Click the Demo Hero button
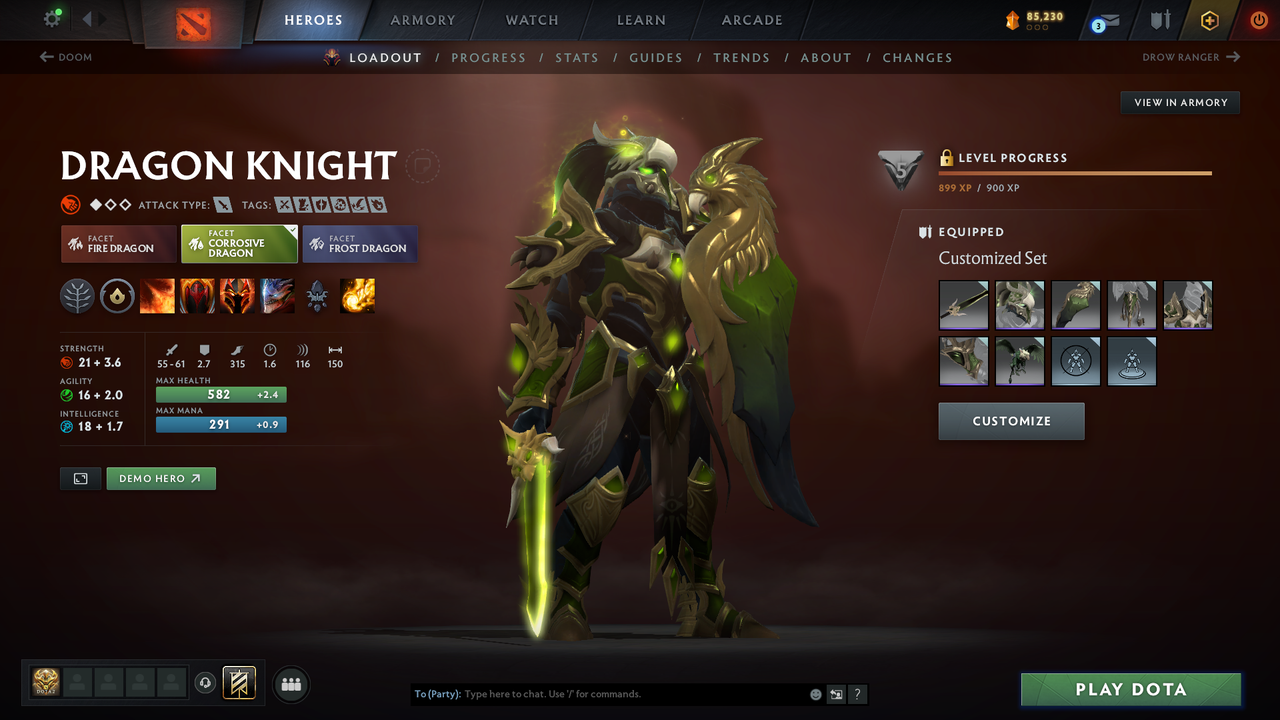The height and width of the screenshot is (720, 1280). (x=161, y=478)
